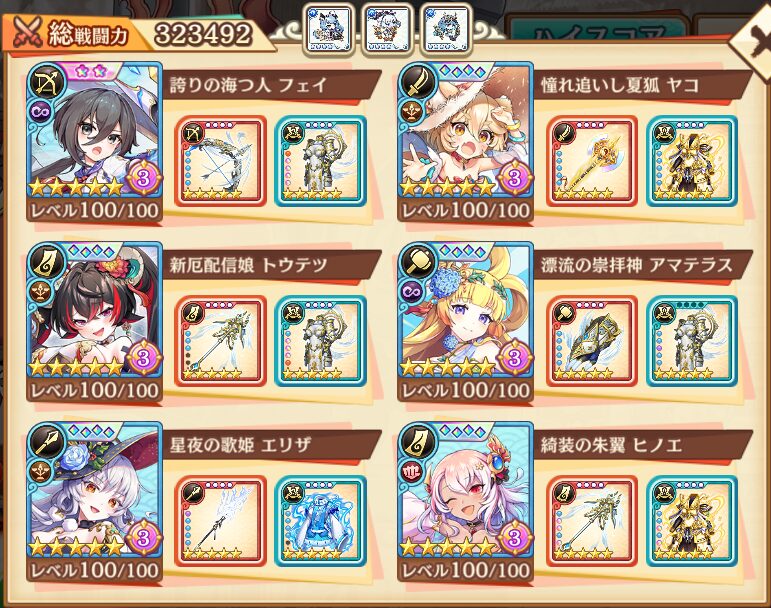The height and width of the screenshot is (608, 771).
Task: Click ヒノエ's staff weapon slot
Action: point(593,521)
